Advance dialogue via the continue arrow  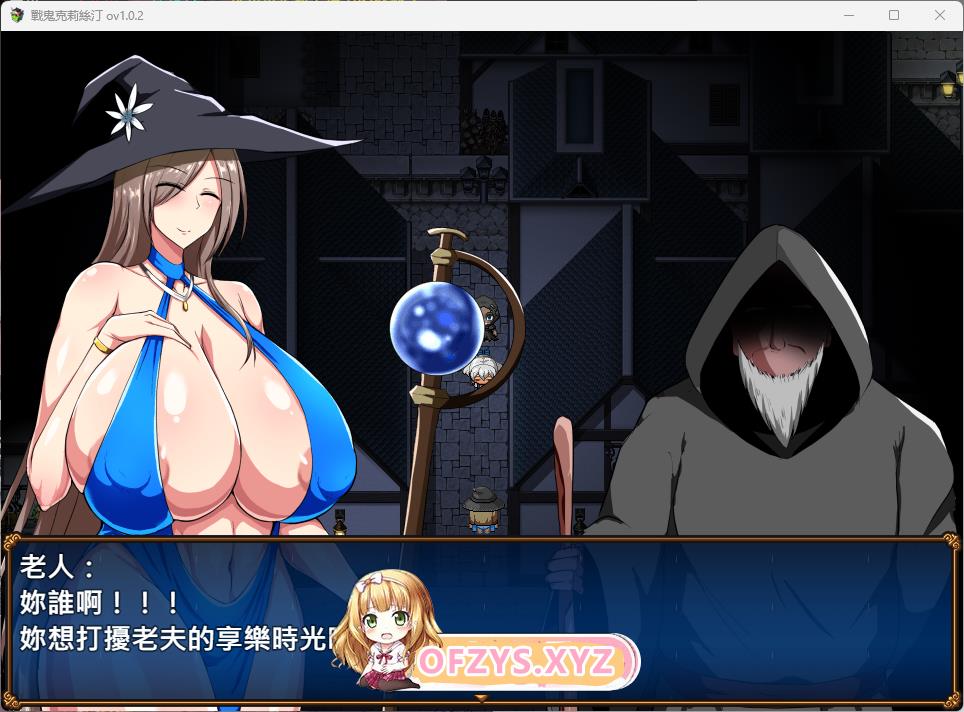tap(481, 697)
